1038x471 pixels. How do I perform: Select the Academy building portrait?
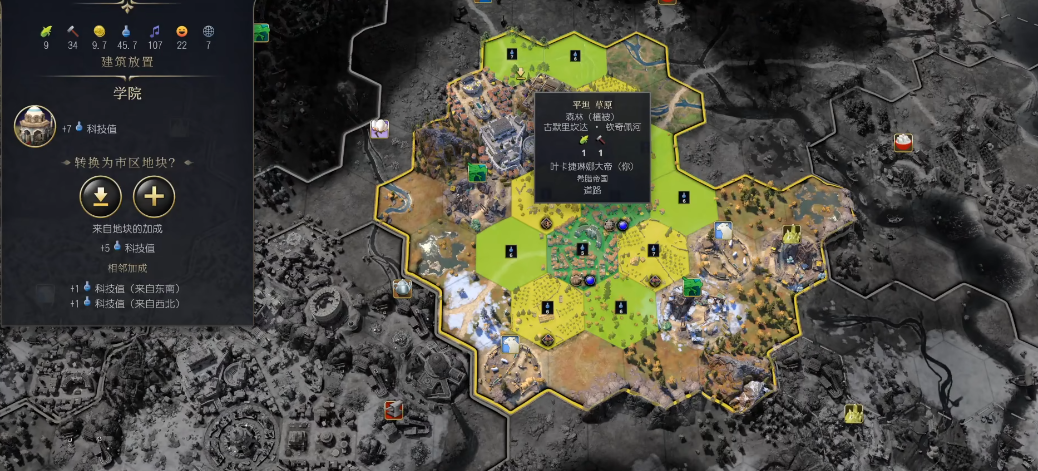tap(34, 127)
